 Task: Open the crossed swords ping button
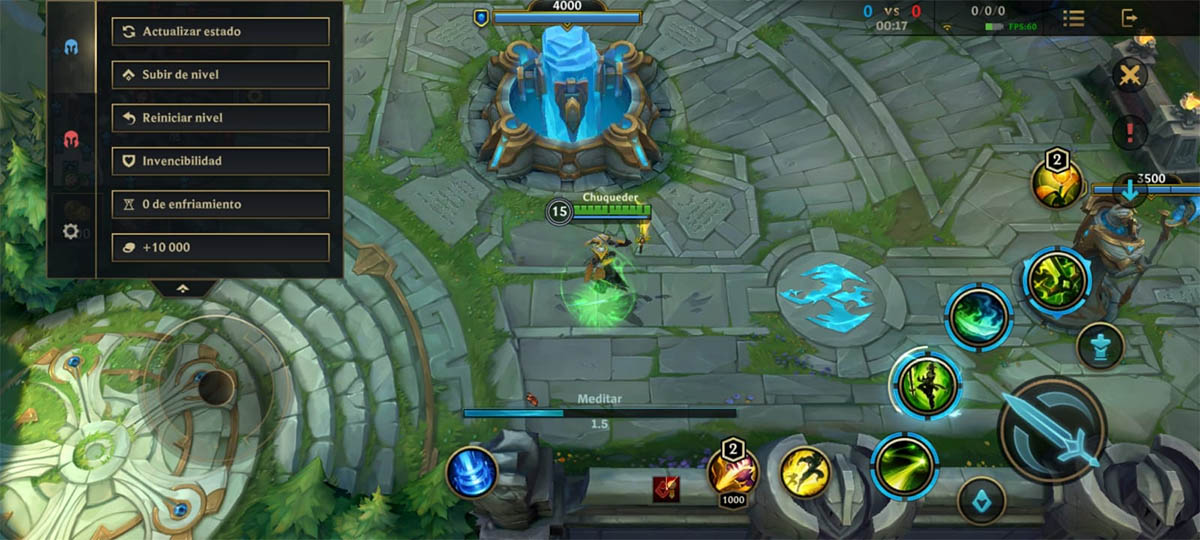pos(1130,76)
